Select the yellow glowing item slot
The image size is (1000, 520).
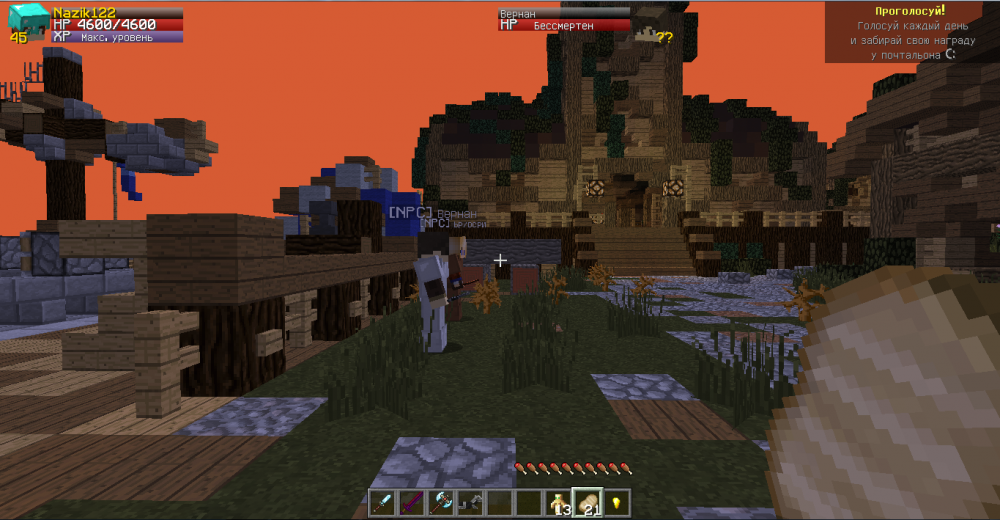click(615, 502)
